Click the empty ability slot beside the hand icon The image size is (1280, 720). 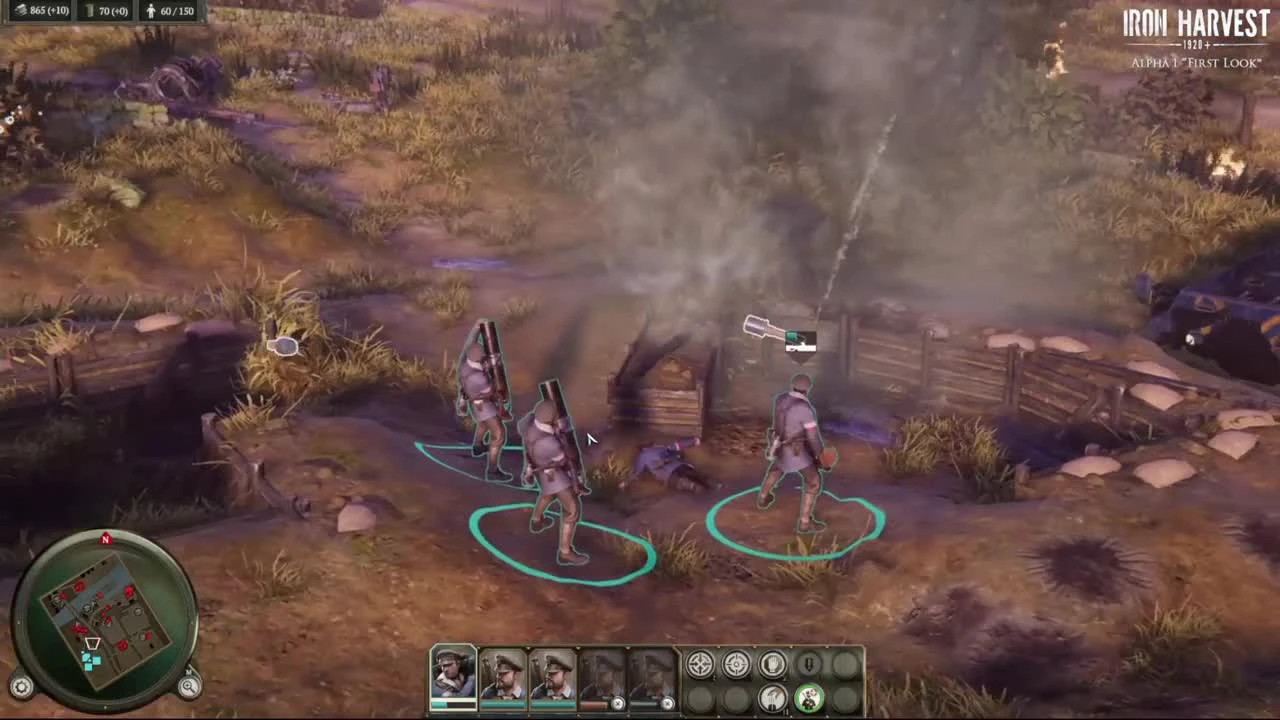point(845,663)
